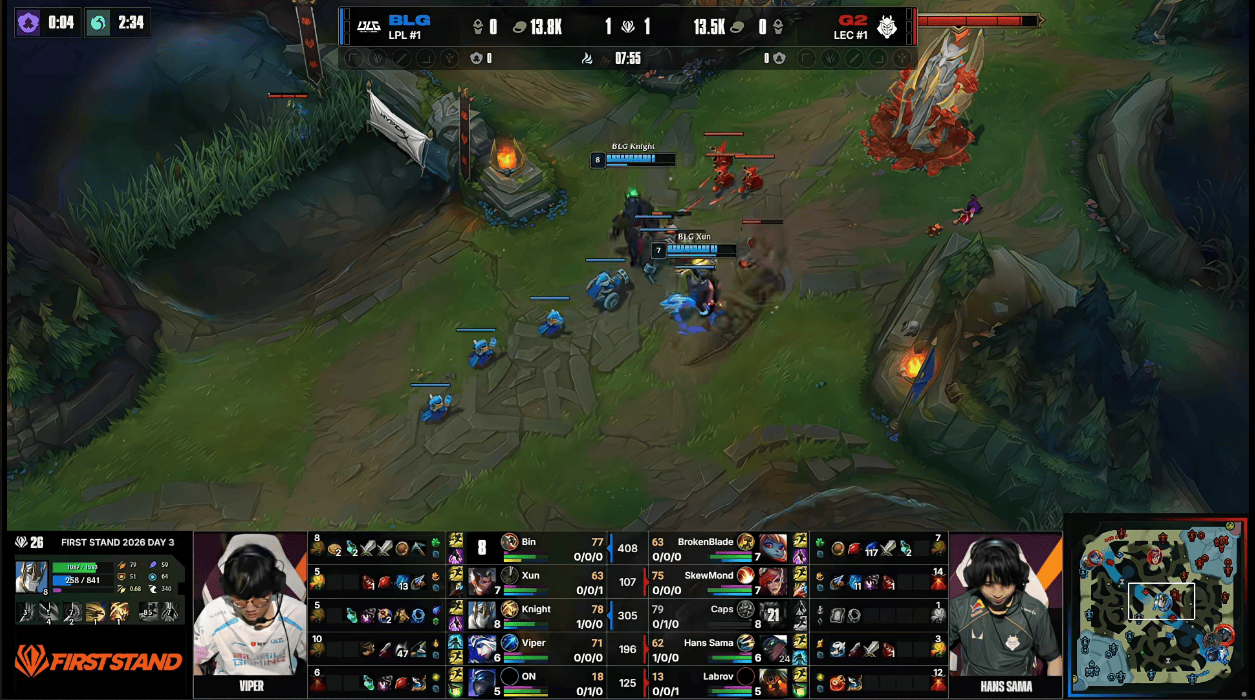Open the Hans Sama player camera feed
Screen dimensions: 1255x700
point(1004,614)
